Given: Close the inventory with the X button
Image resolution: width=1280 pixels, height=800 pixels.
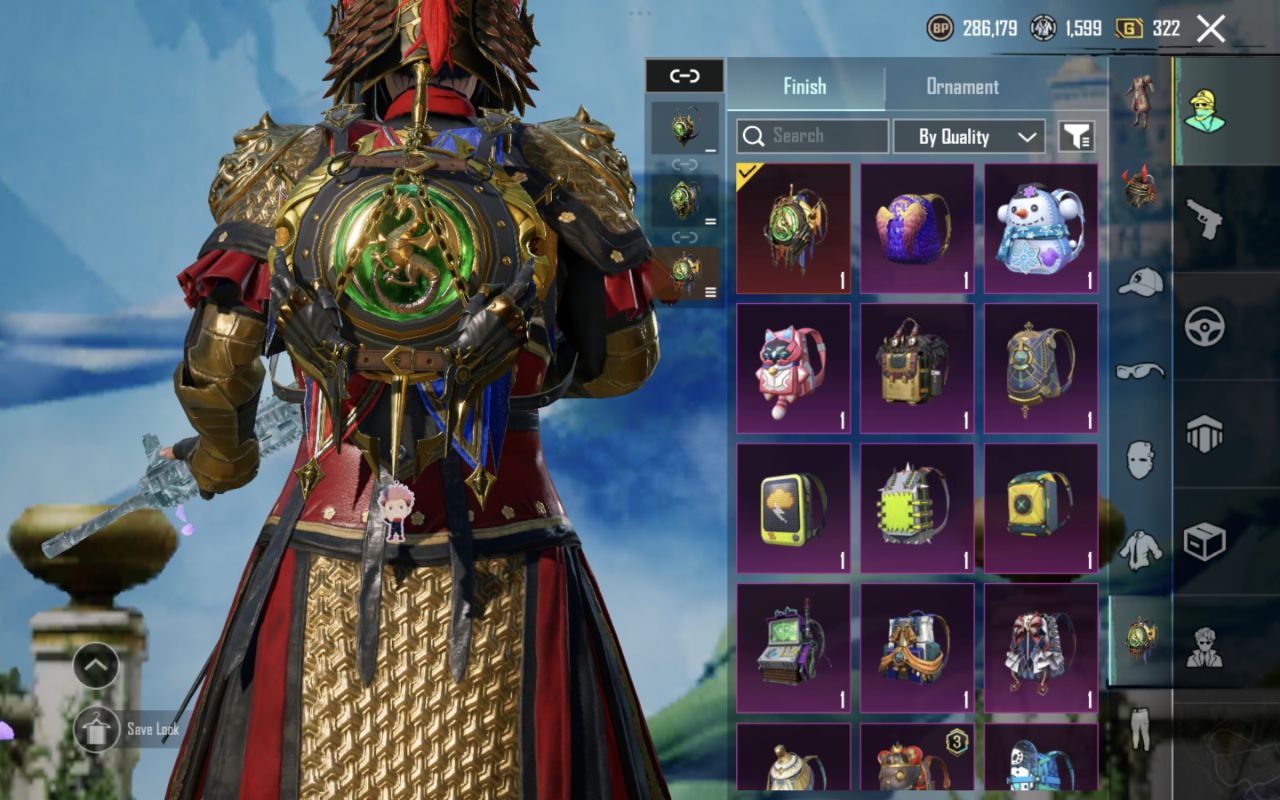Looking at the screenshot, I should [1210, 29].
